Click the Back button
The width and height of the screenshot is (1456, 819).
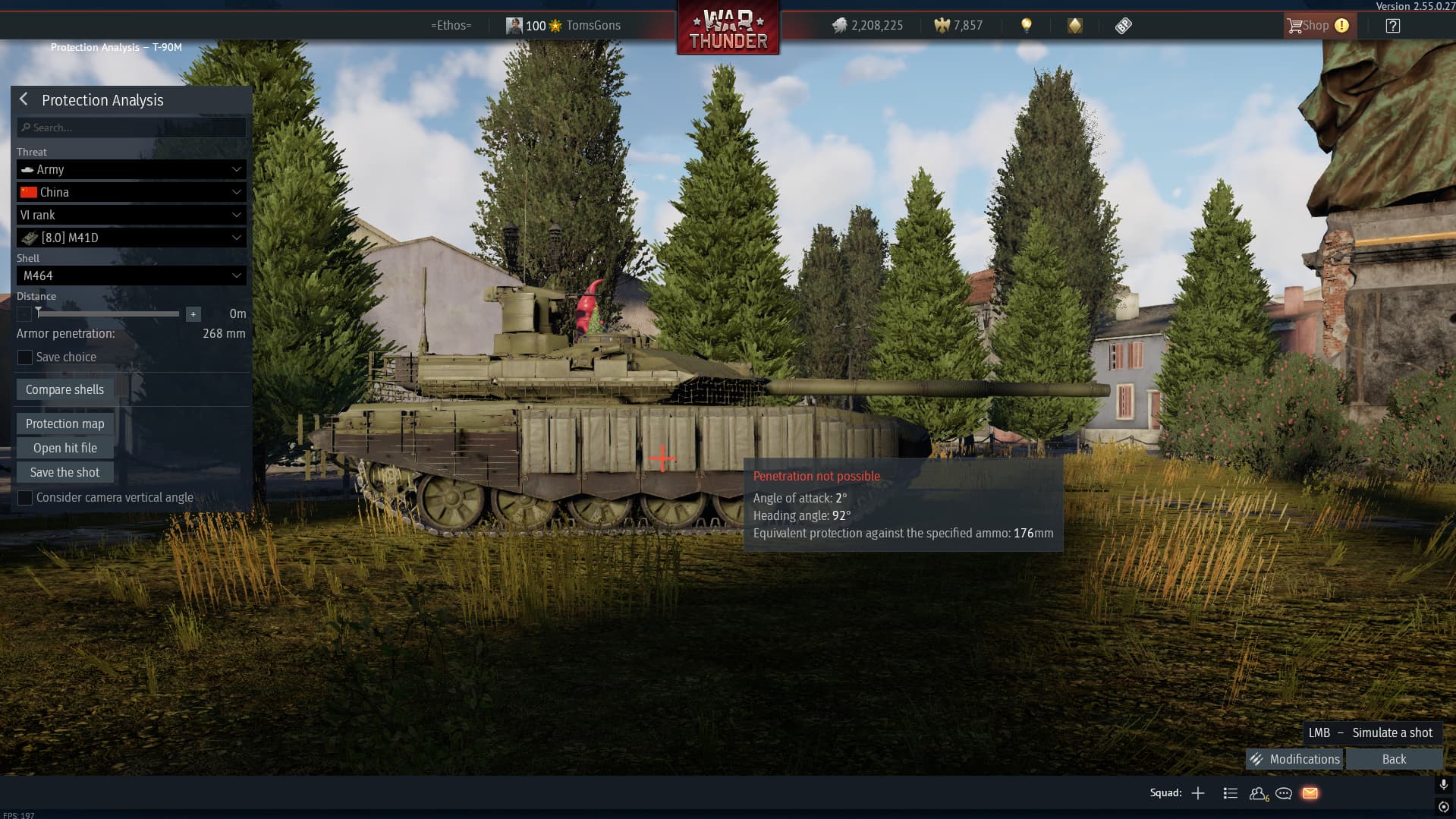(1394, 759)
